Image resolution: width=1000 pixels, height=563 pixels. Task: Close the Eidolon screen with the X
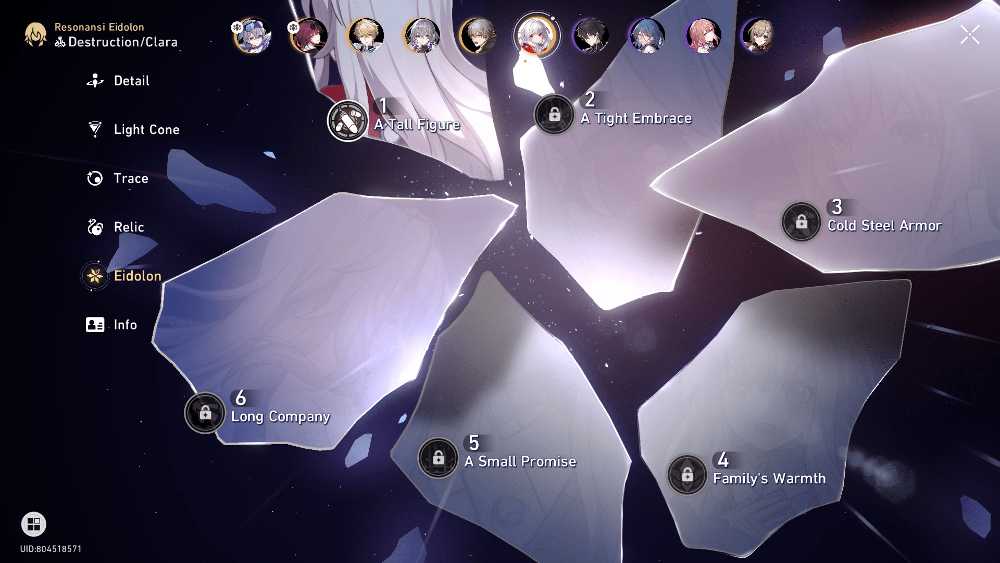click(969, 35)
